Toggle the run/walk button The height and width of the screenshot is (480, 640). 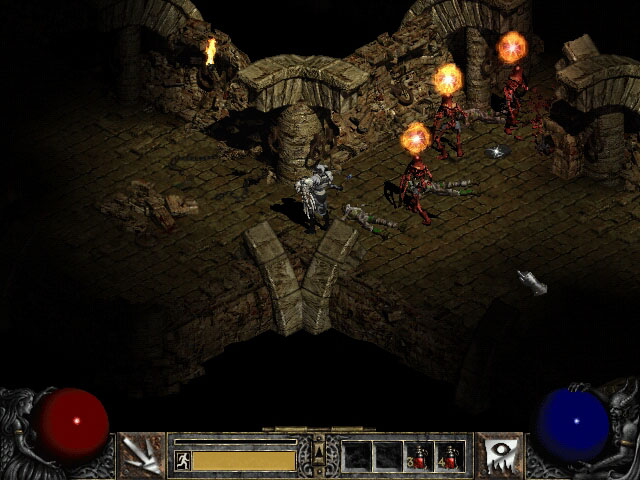182,460
